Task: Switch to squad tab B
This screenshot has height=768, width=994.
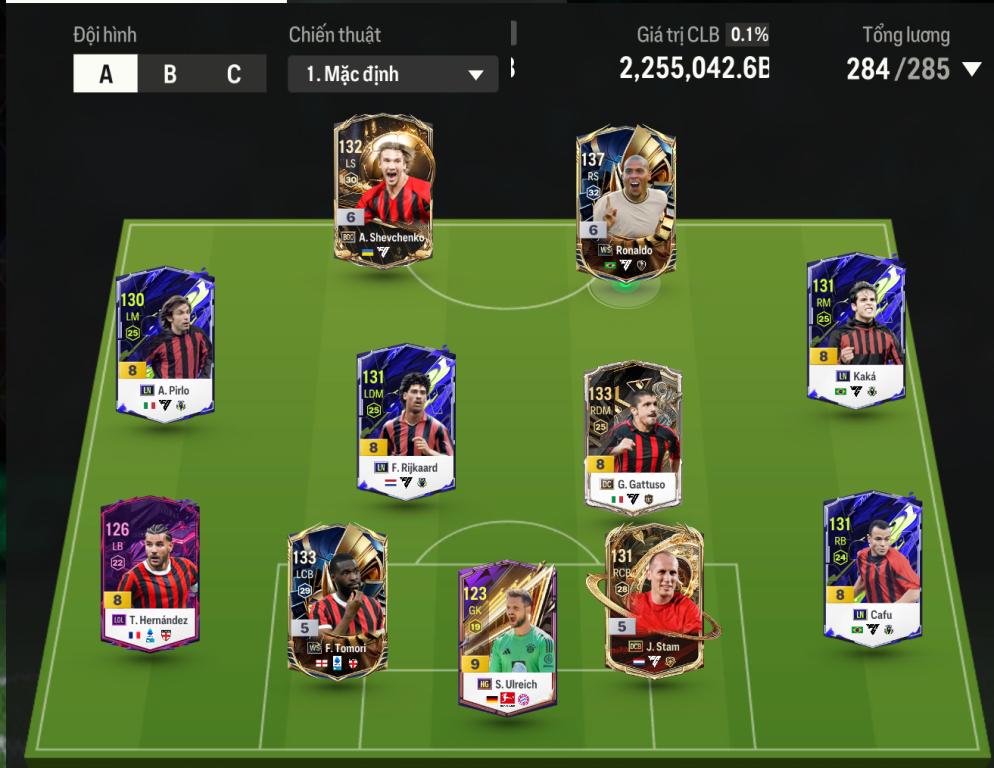Action: click(170, 74)
